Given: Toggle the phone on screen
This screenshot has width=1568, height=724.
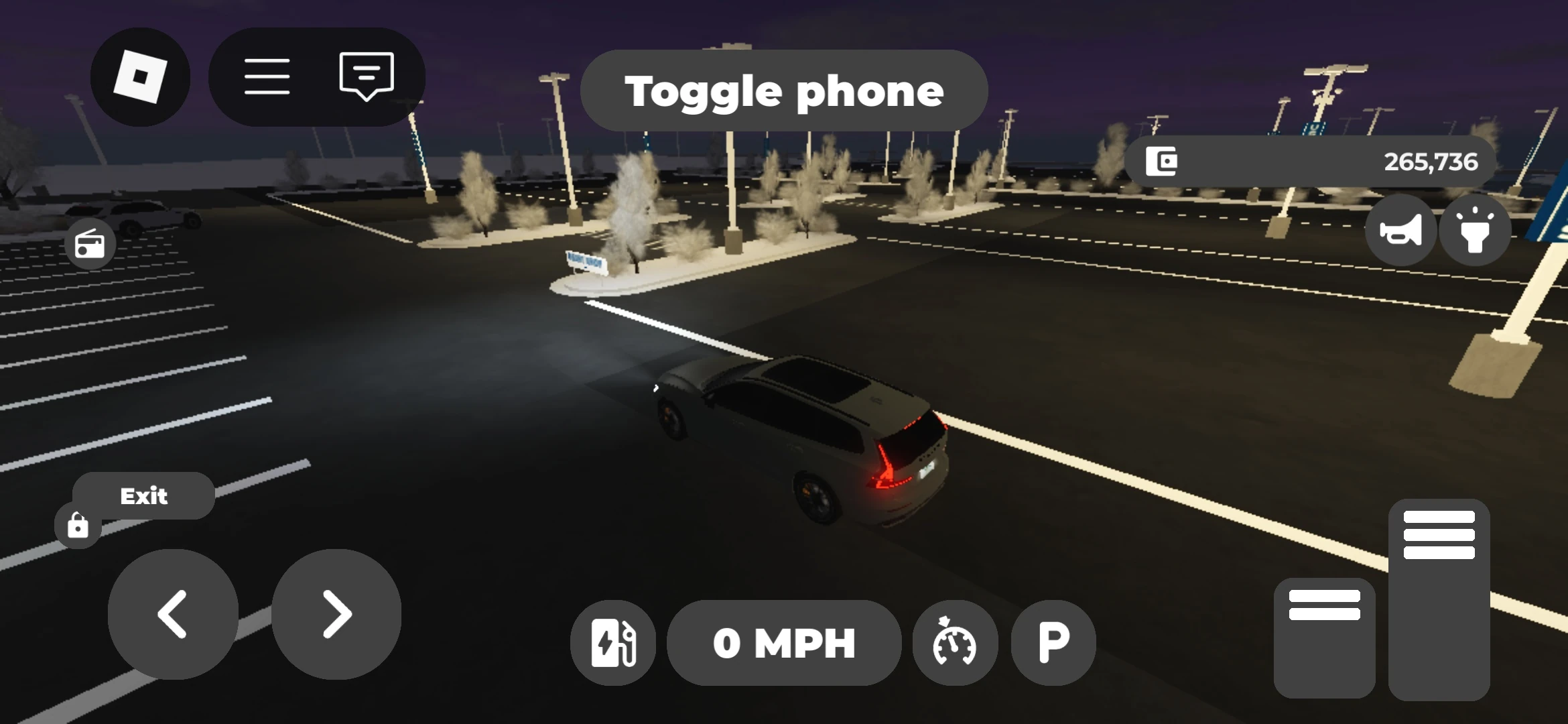Looking at the screenshot, I should click(784, 90).
